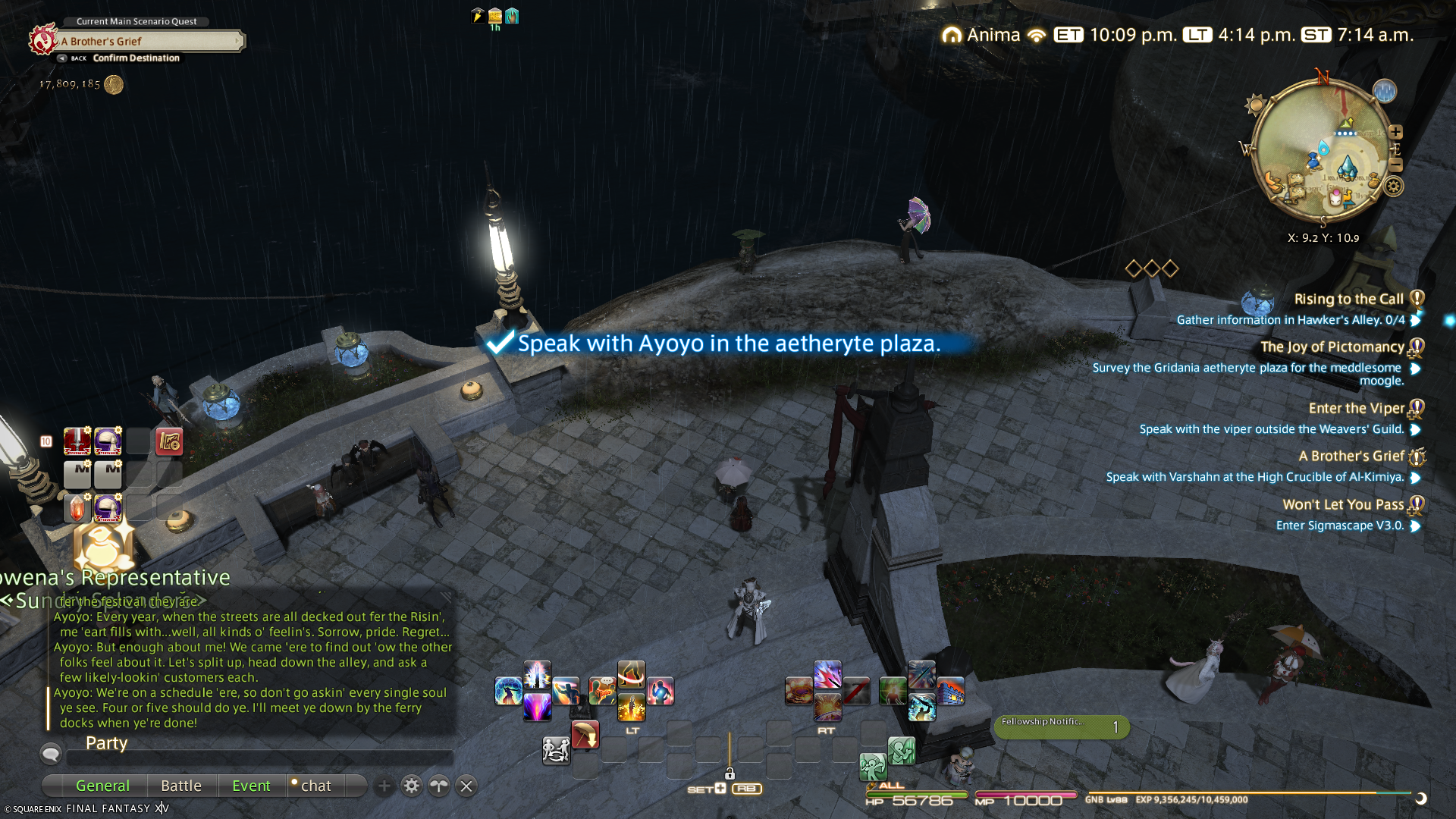The width and height of the screenshot is (1456, 819).
Task: Open the Fellowship Notifications bar
Action: coord(1062,726)
